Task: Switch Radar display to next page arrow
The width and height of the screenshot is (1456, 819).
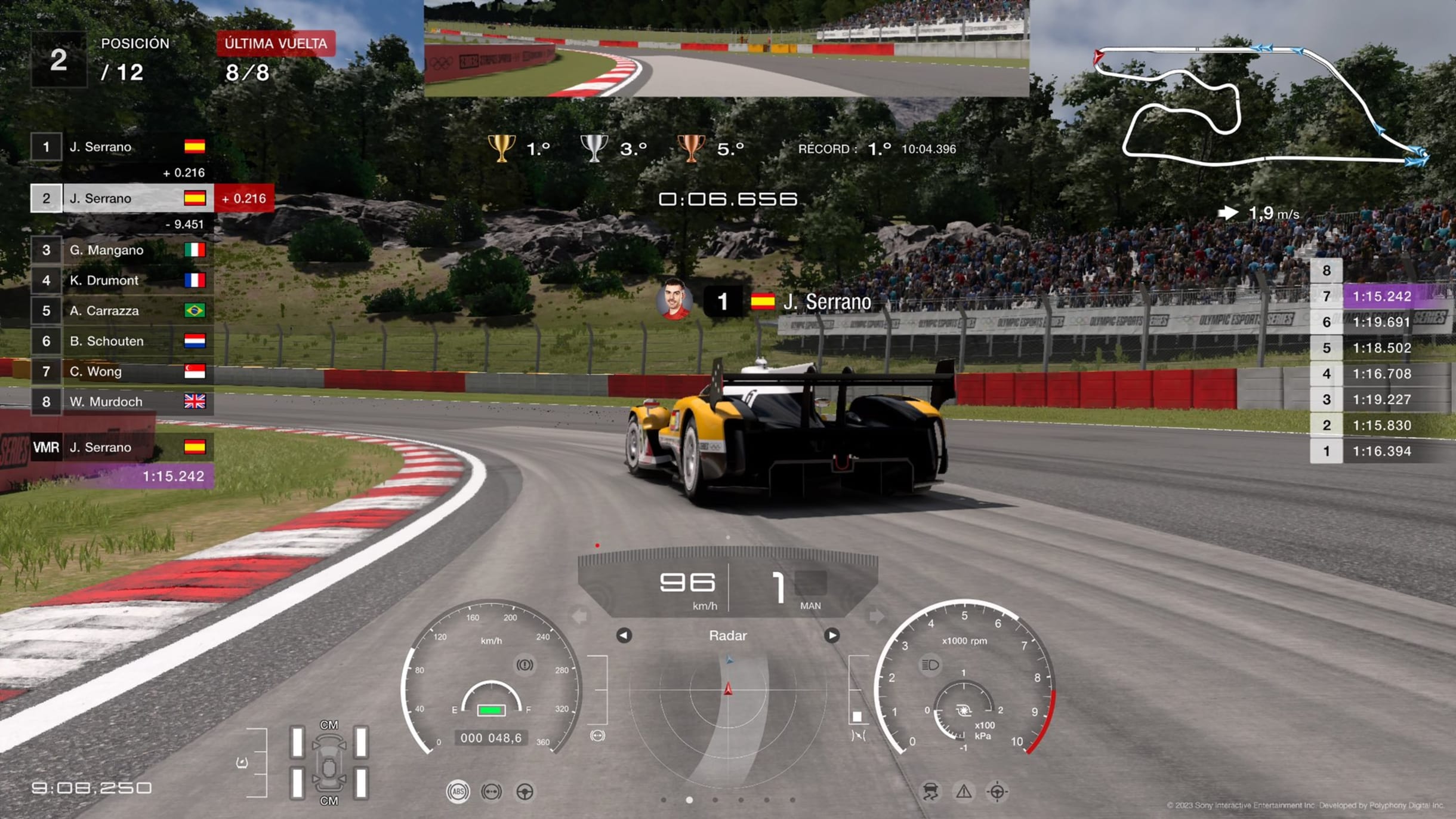Action: point(832,635)
